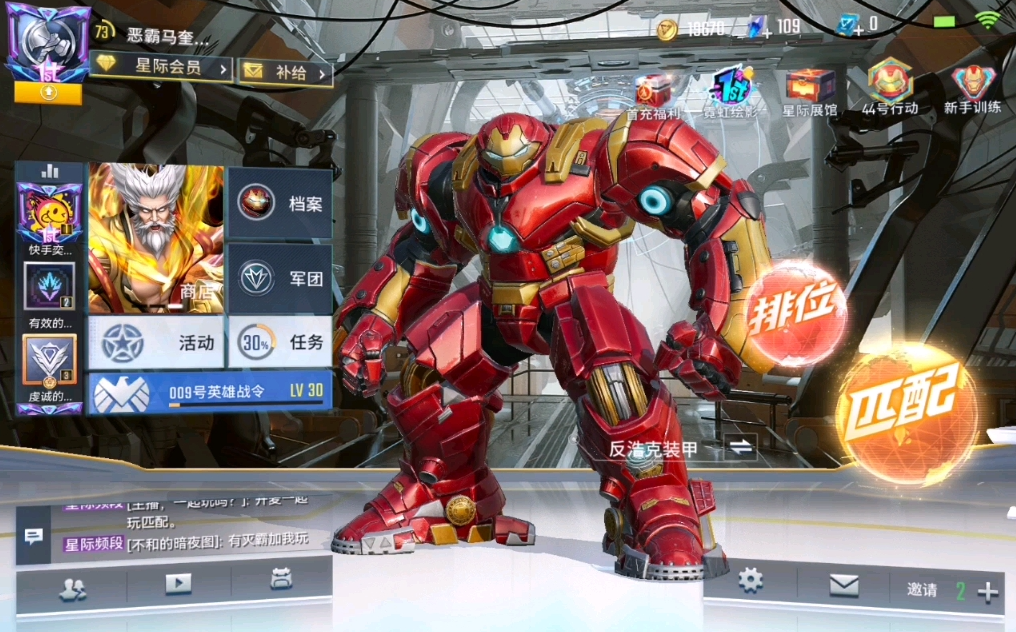The height and width of the screenshot is (632, 1016).
Task: Open the 商店 shop banner
Action: 156,239
